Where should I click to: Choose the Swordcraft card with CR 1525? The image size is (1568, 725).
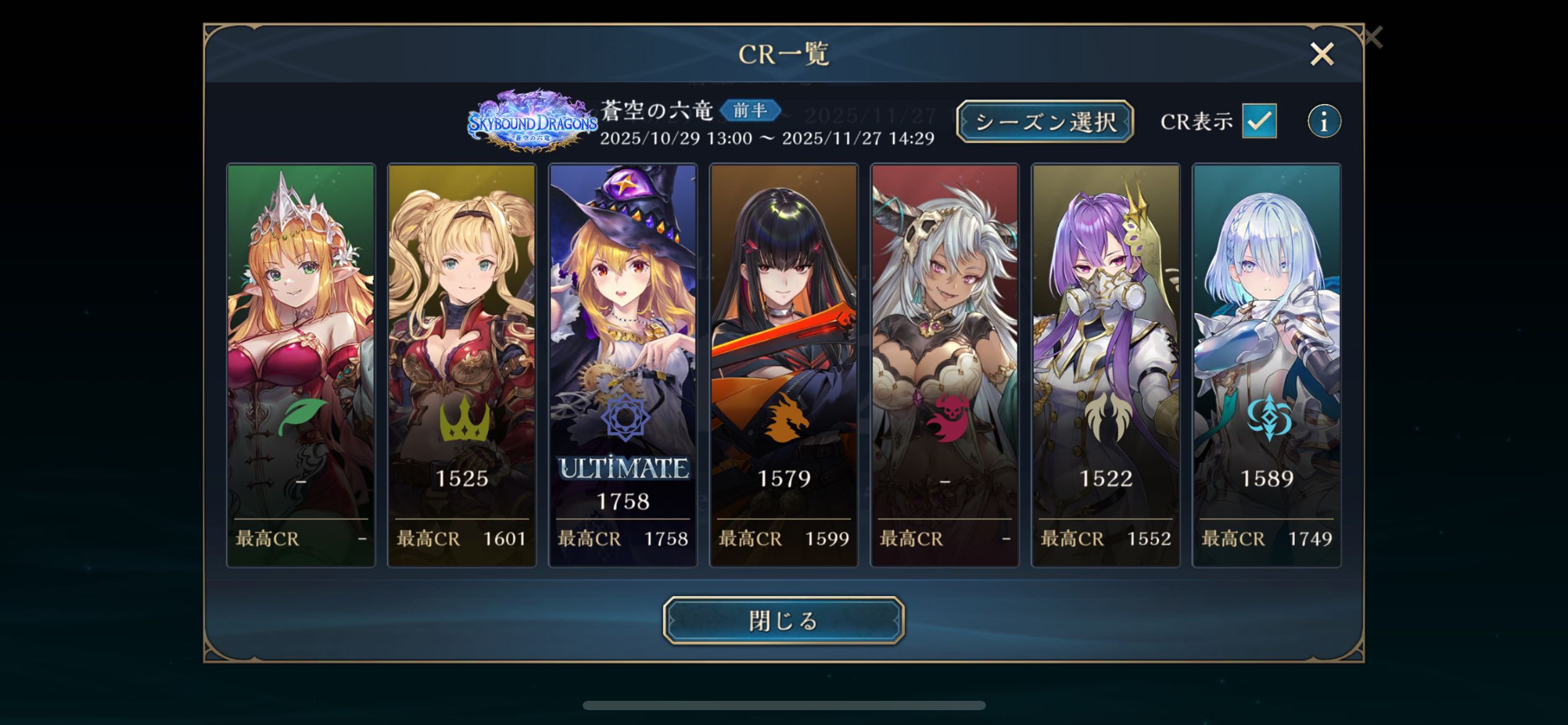[462, 365]
